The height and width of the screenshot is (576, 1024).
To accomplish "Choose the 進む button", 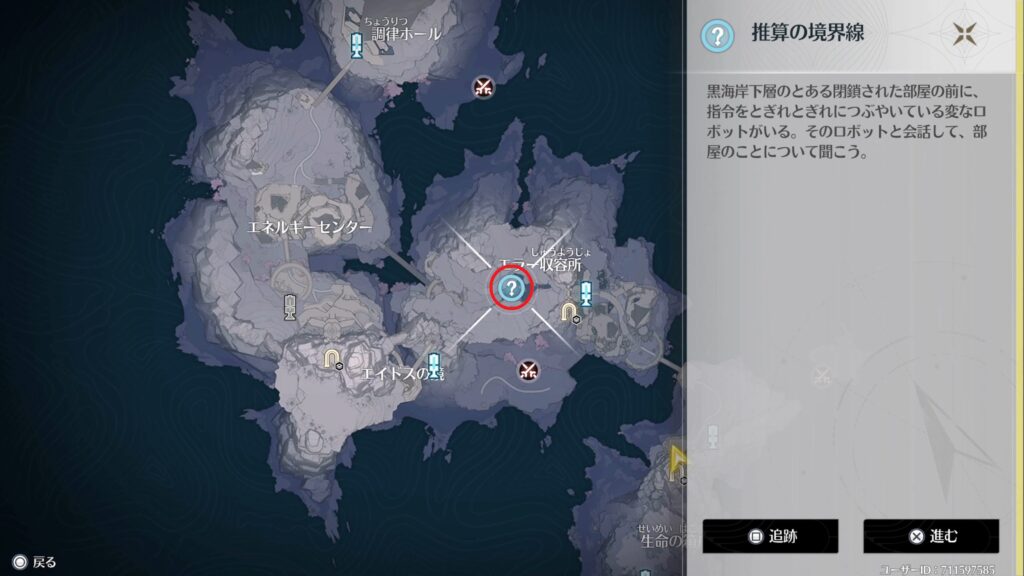I will pos(931,536).
